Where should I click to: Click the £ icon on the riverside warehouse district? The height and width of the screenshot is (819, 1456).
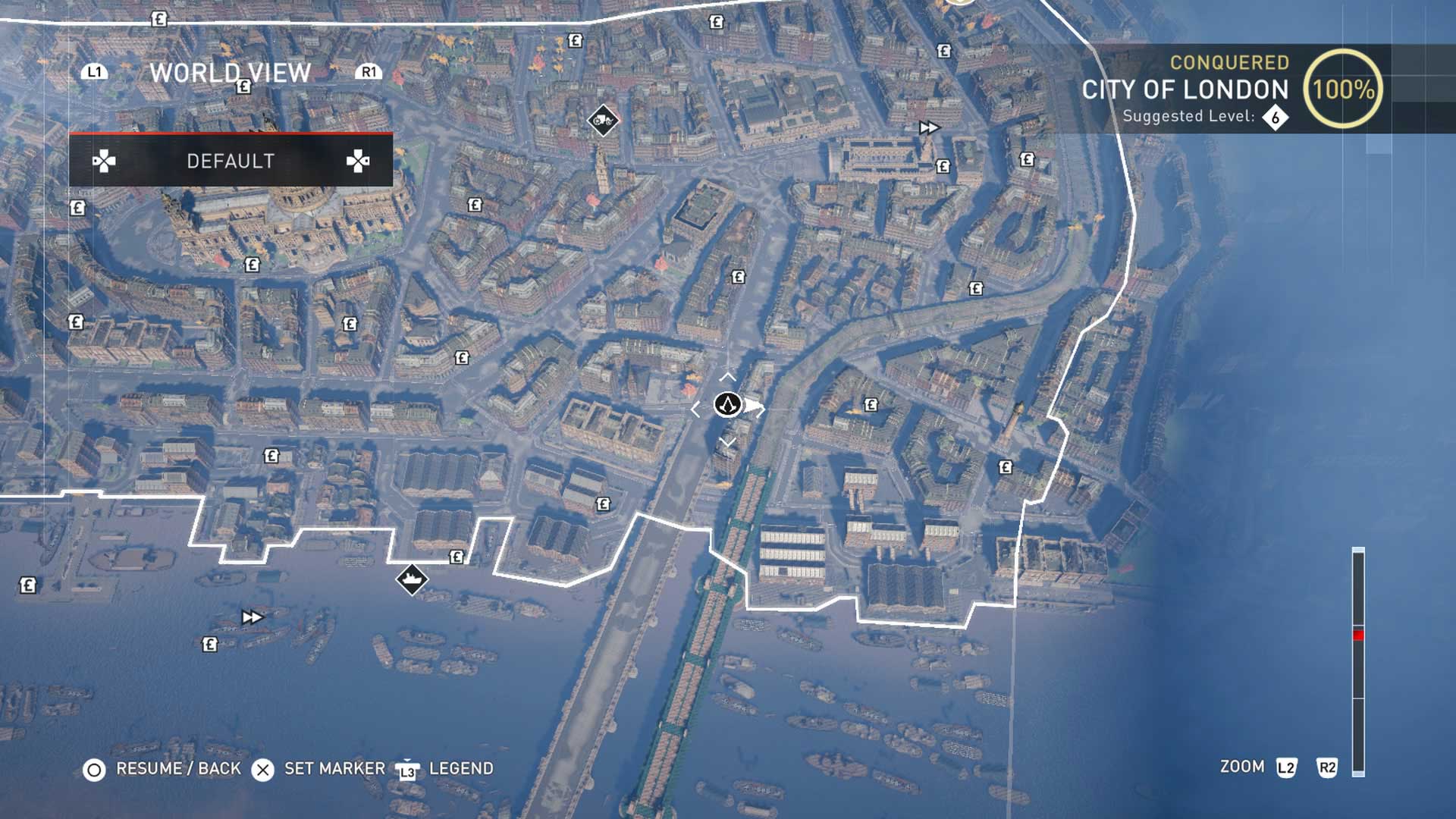click(603, 502)
